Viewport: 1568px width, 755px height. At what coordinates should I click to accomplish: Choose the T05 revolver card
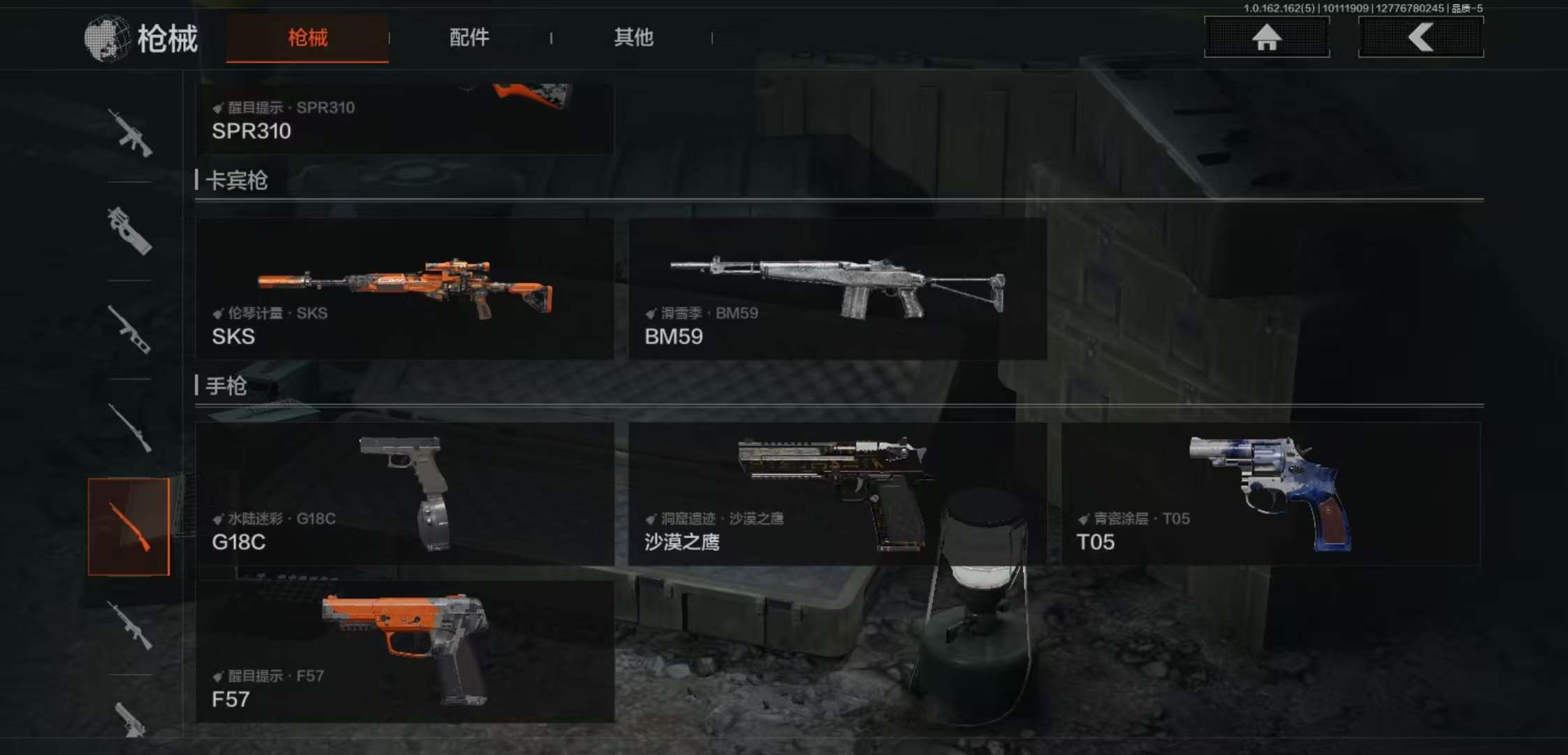click(x=1270, y=494)
